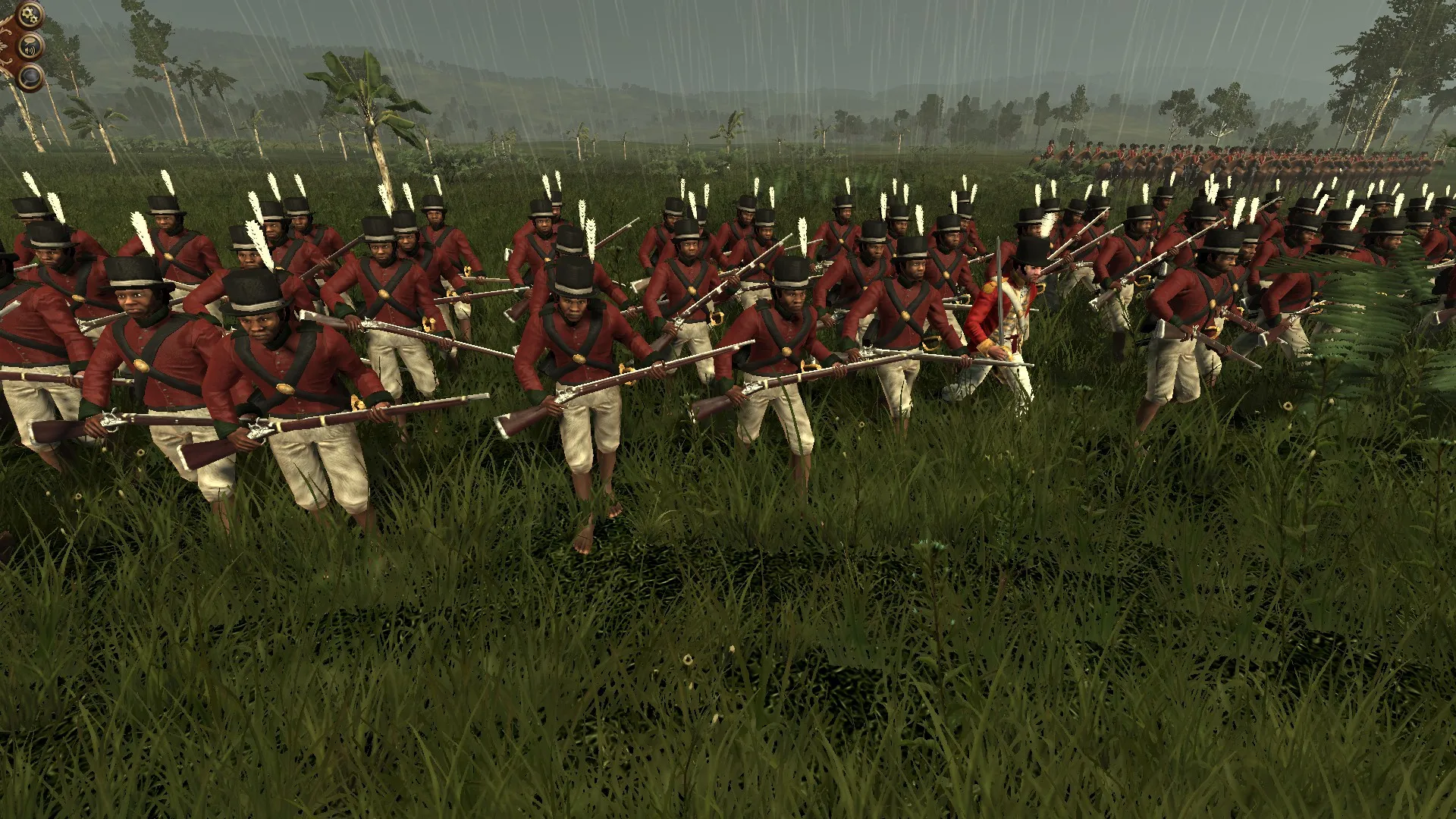Image resolution: width=1456 pixels, height=819 pixels.
Task: Mute advisor narration via speech bubble icon
Action: coord(30,45)
